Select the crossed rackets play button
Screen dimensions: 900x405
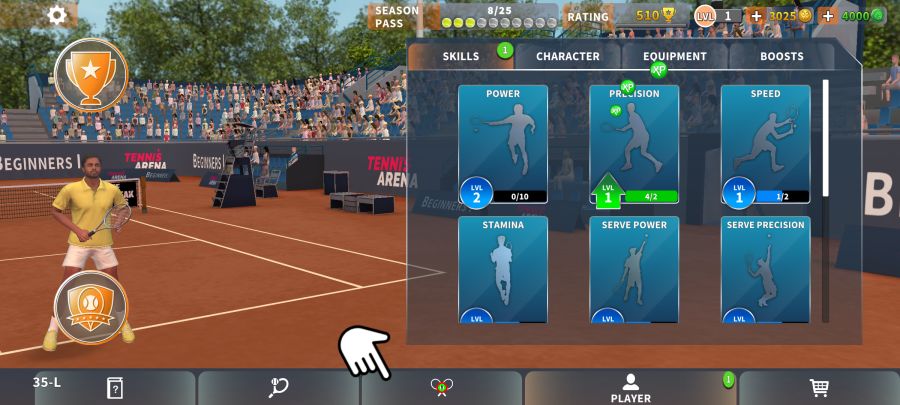(x=442, y=388)
